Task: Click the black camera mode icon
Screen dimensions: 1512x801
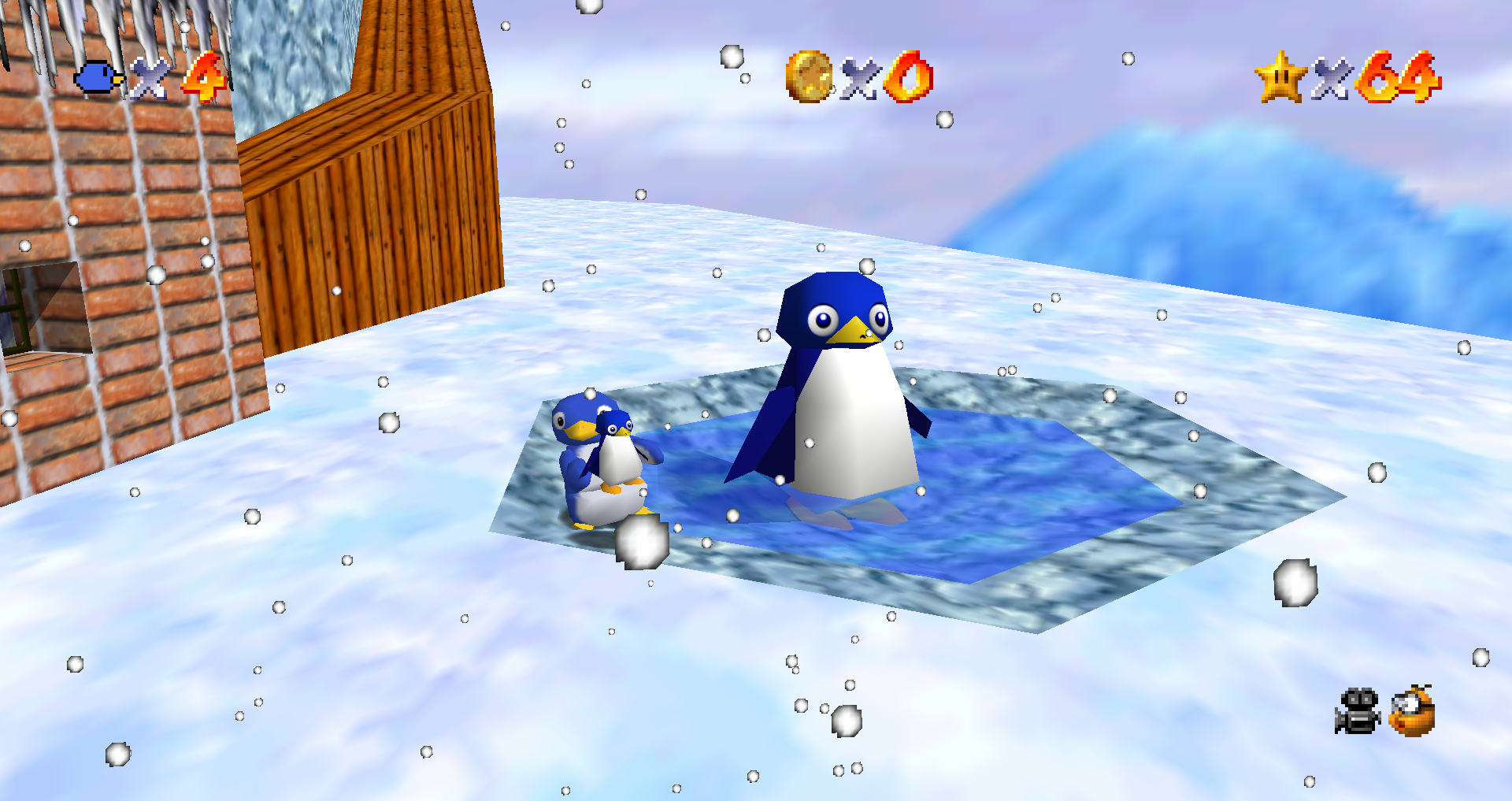Action: pos(1357,711)
